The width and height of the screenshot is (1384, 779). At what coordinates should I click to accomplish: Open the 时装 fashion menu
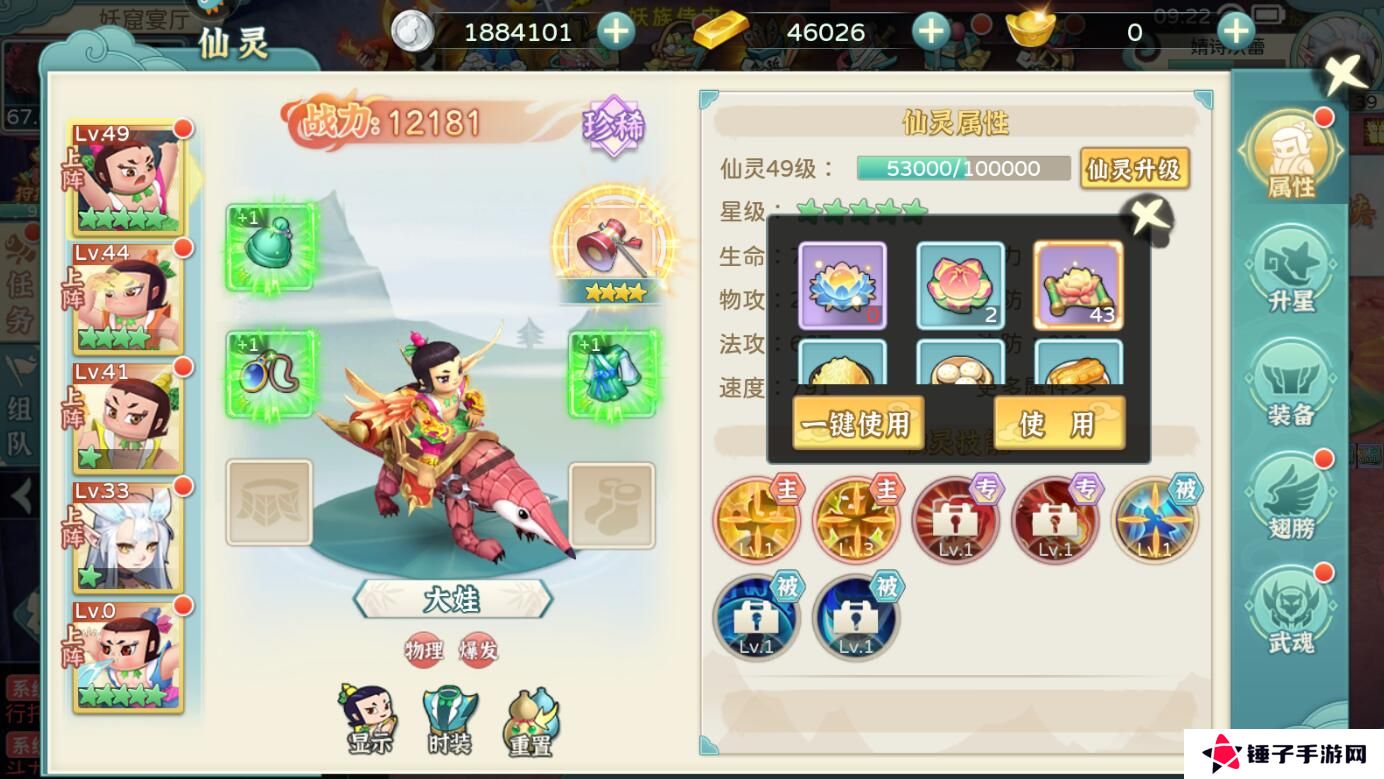click(x=449, y=714)
